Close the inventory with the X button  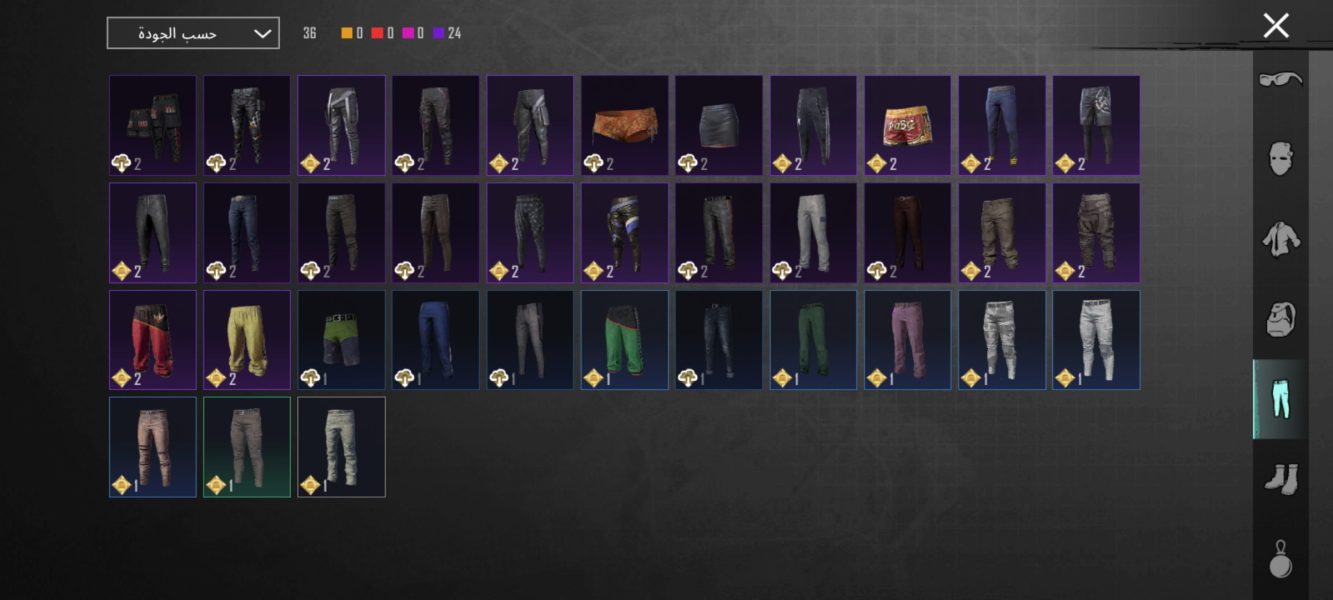(1275, 26)
